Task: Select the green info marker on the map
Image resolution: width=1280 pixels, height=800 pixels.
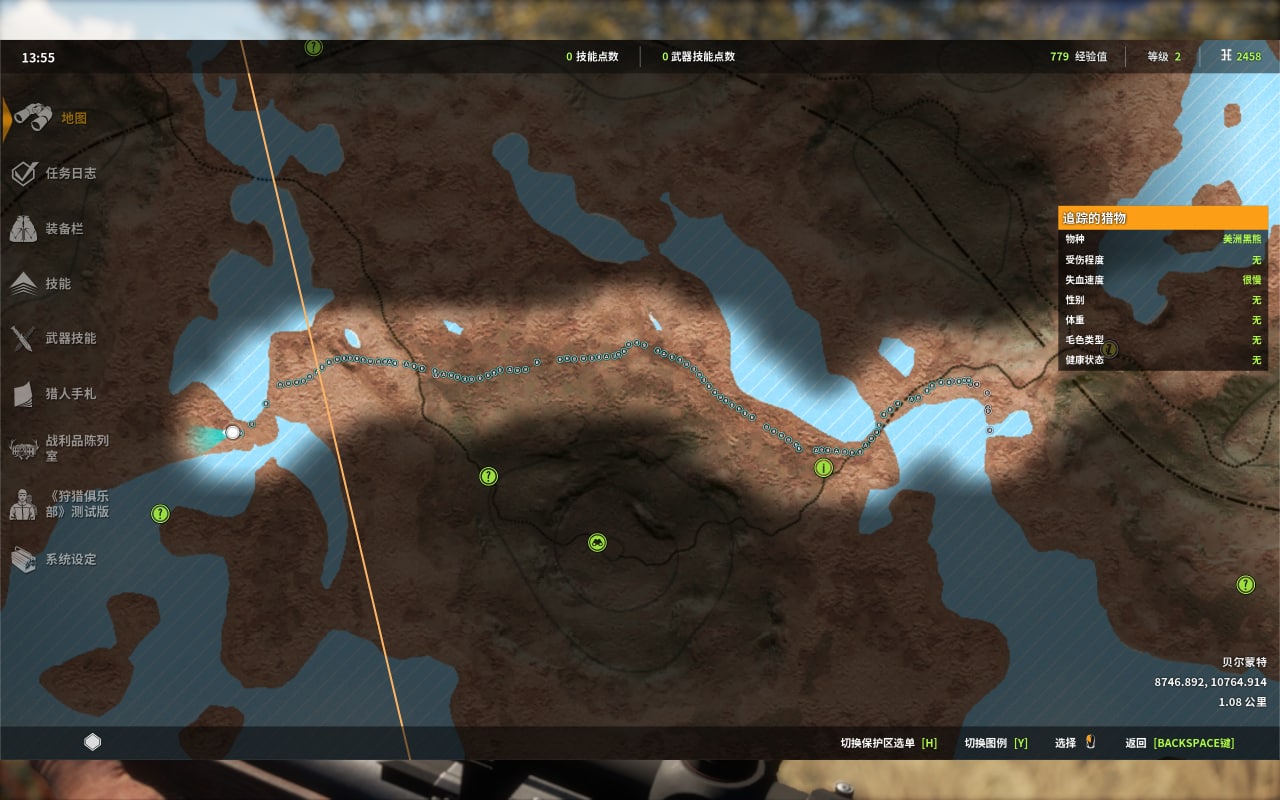Action: tap(823, 468)
